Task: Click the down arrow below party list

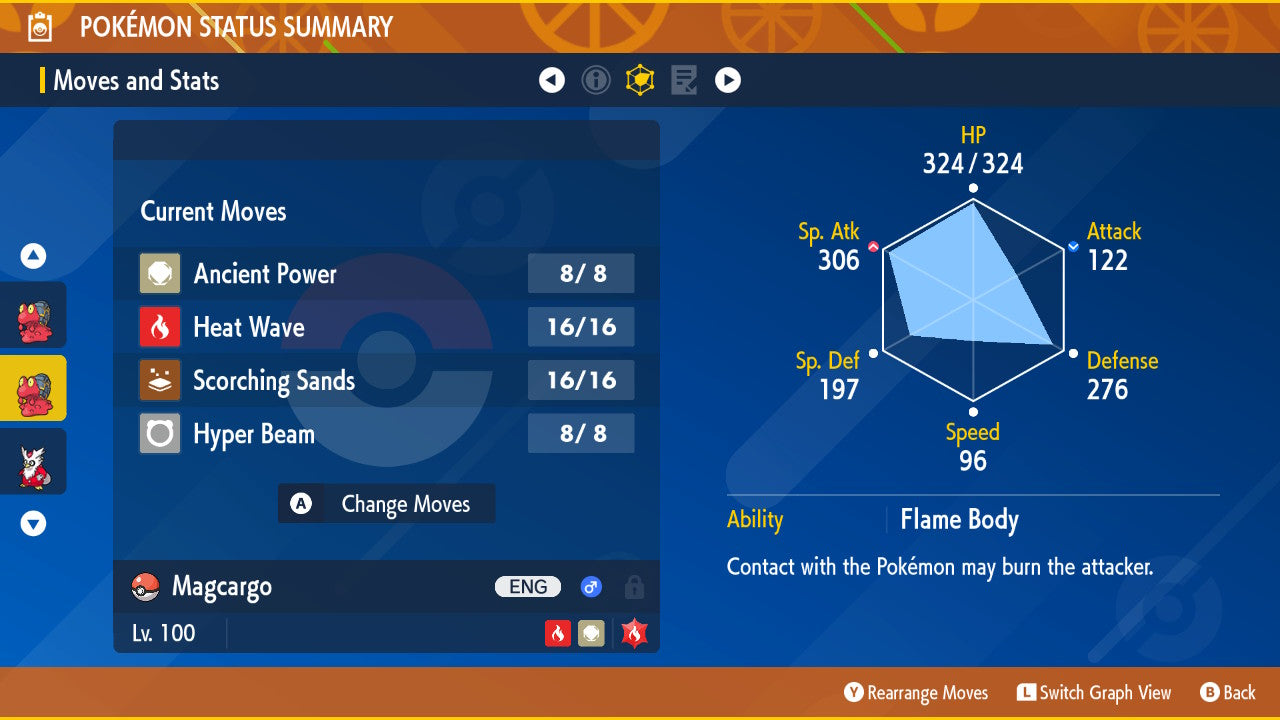Action: pos(33,523)
